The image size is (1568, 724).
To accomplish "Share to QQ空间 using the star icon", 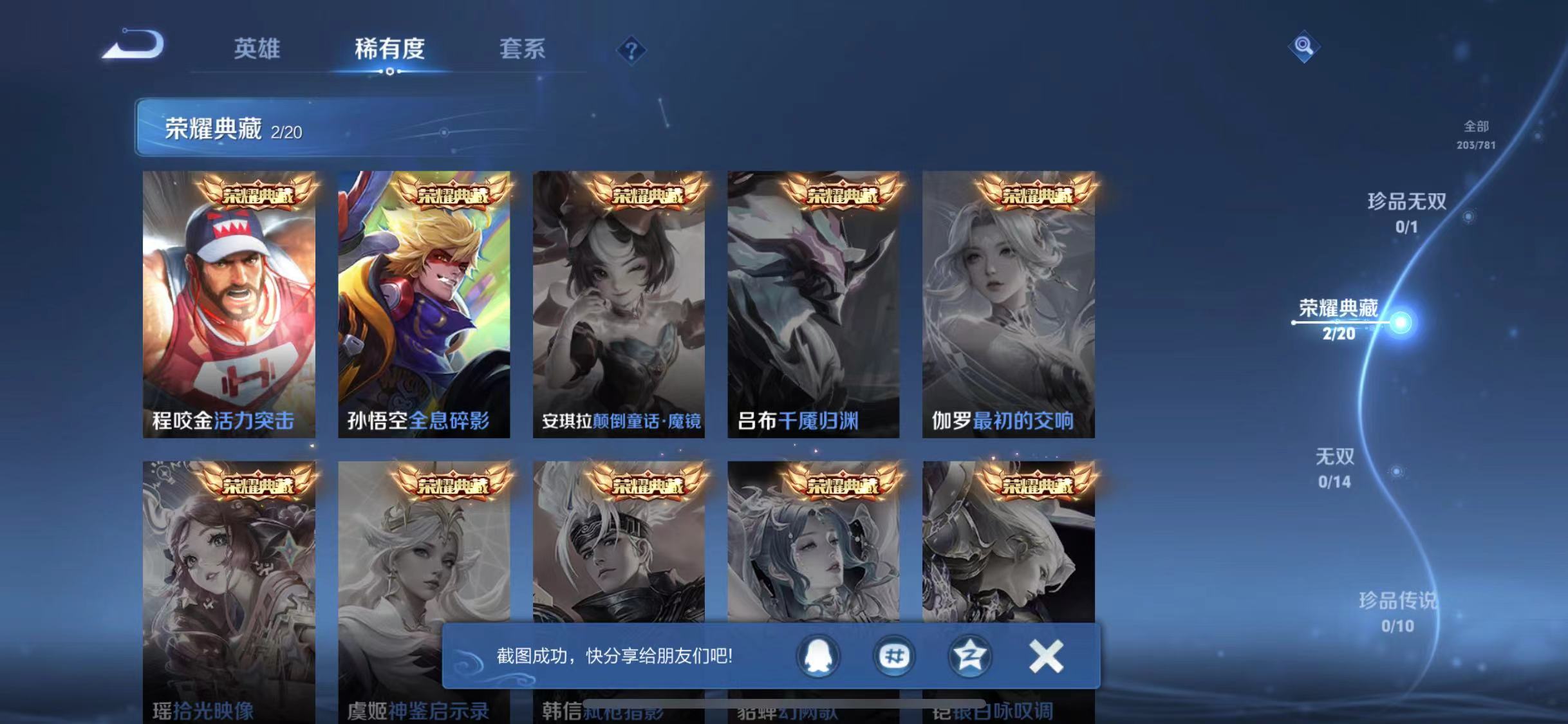I will coord(968,656).
